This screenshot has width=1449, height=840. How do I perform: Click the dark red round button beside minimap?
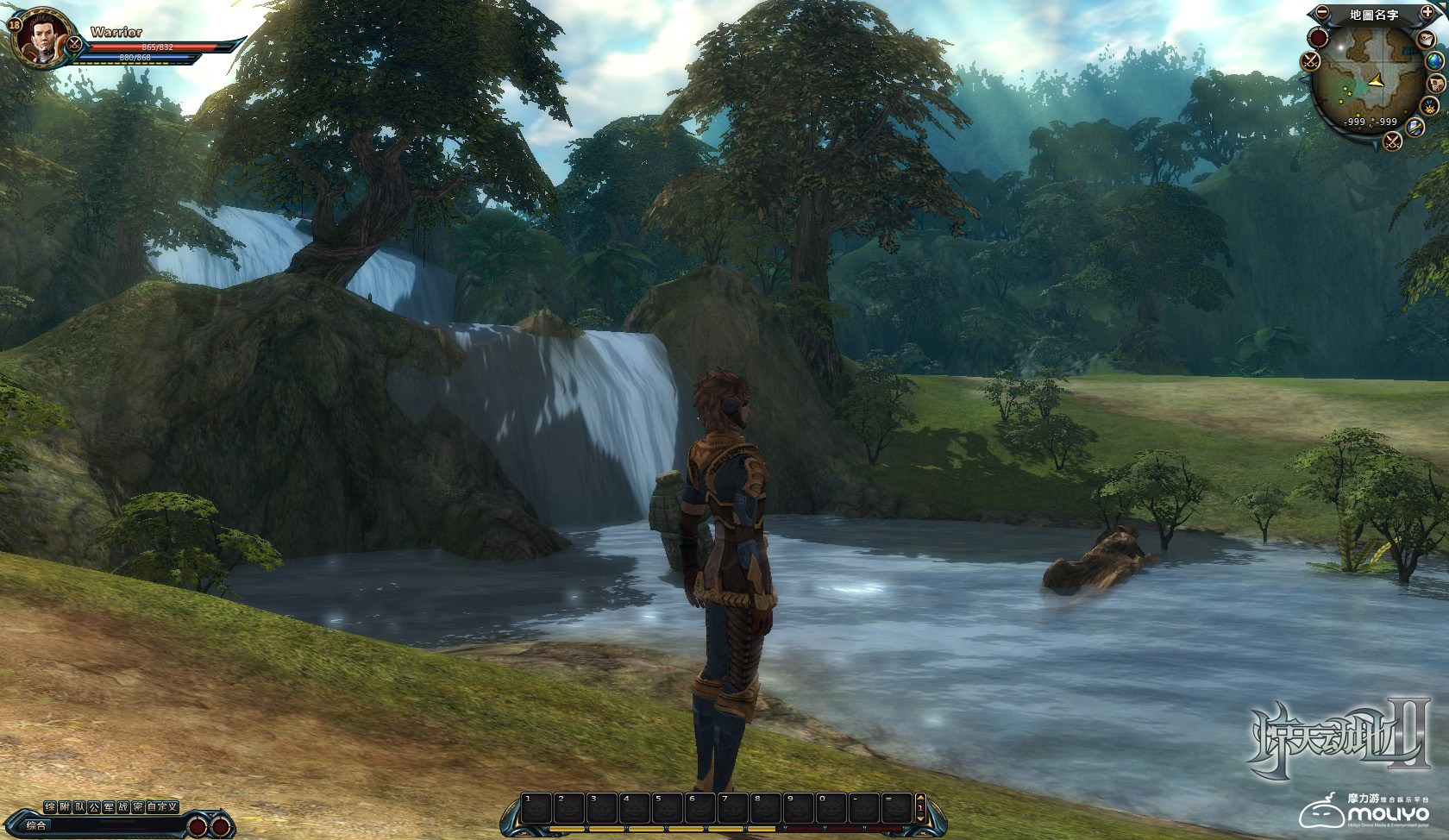pyautogui.click(x=1318, y=37)
